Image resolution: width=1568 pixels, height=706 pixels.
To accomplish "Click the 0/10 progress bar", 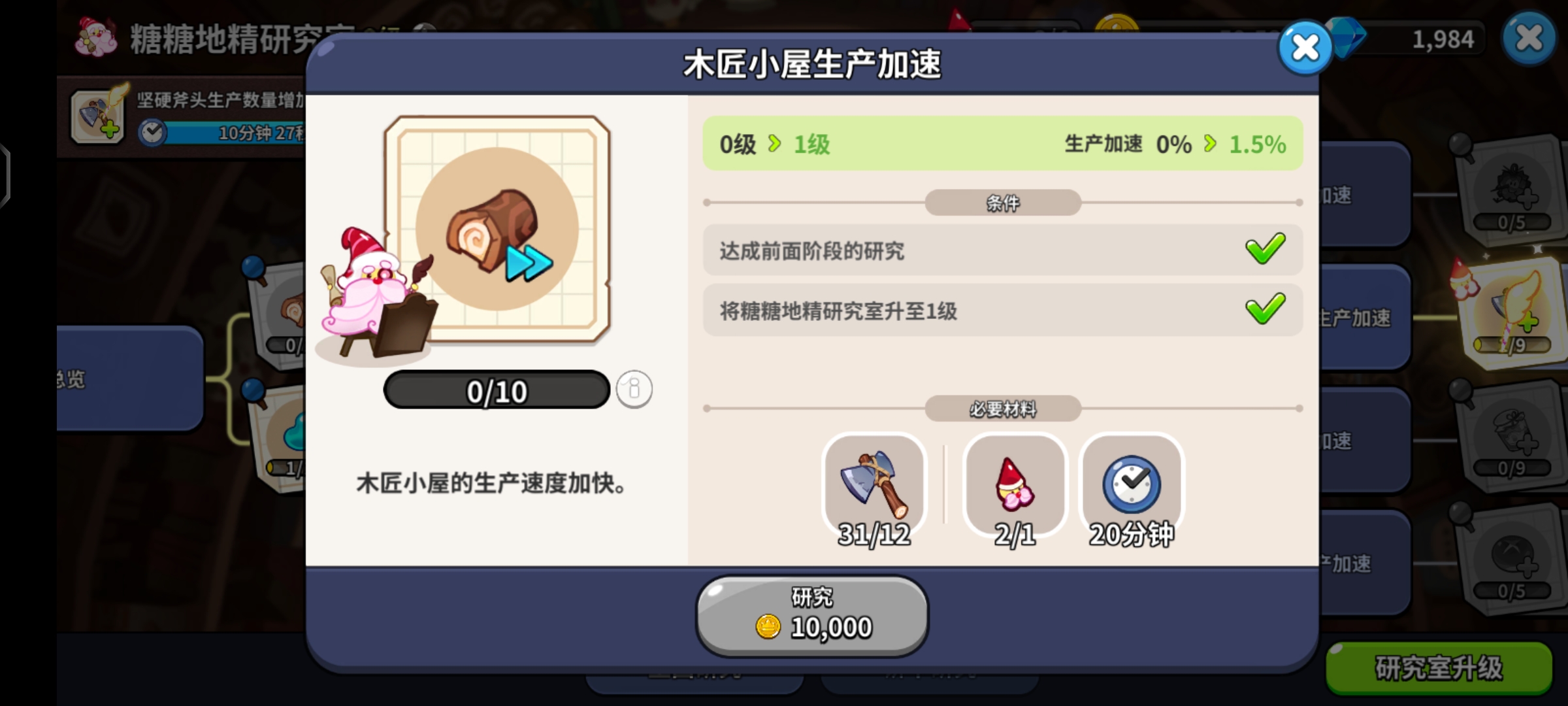I will (497, 391).
